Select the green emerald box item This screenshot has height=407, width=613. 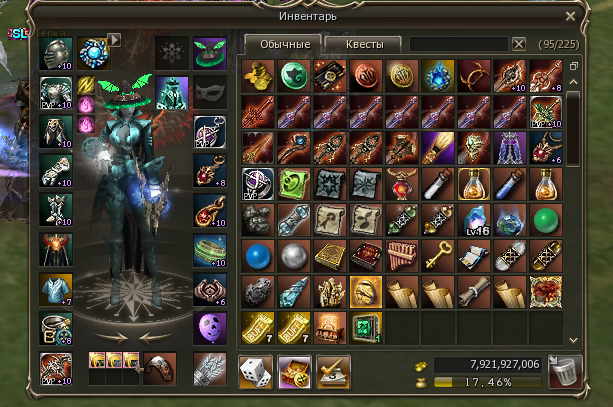point(364,327)
